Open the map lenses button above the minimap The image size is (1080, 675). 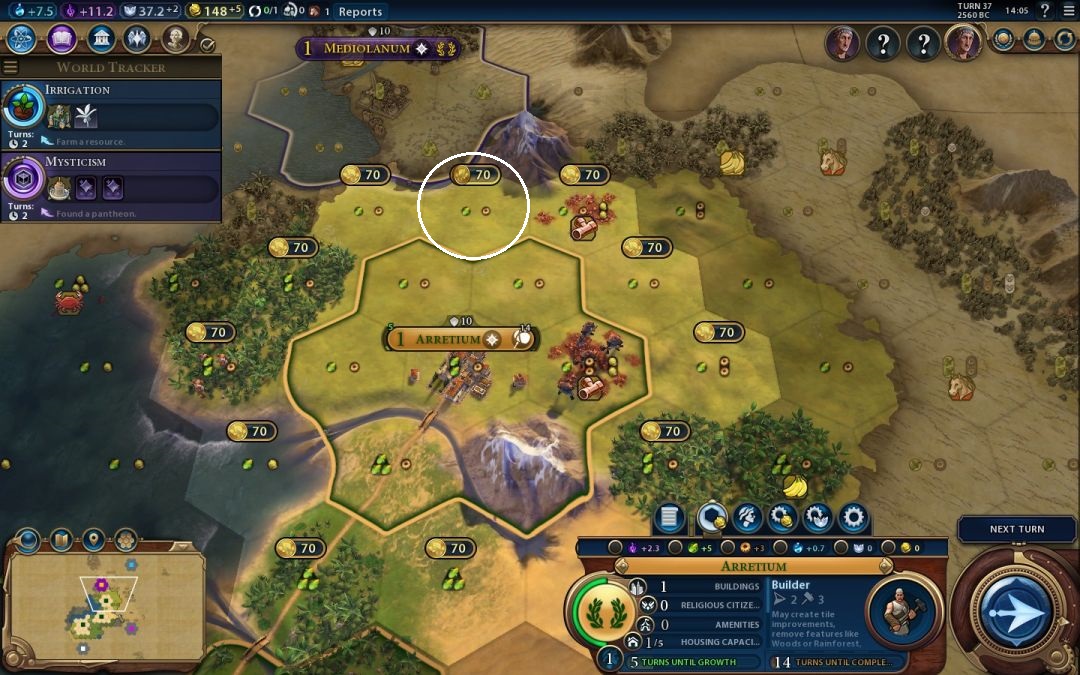click(60, 541)
